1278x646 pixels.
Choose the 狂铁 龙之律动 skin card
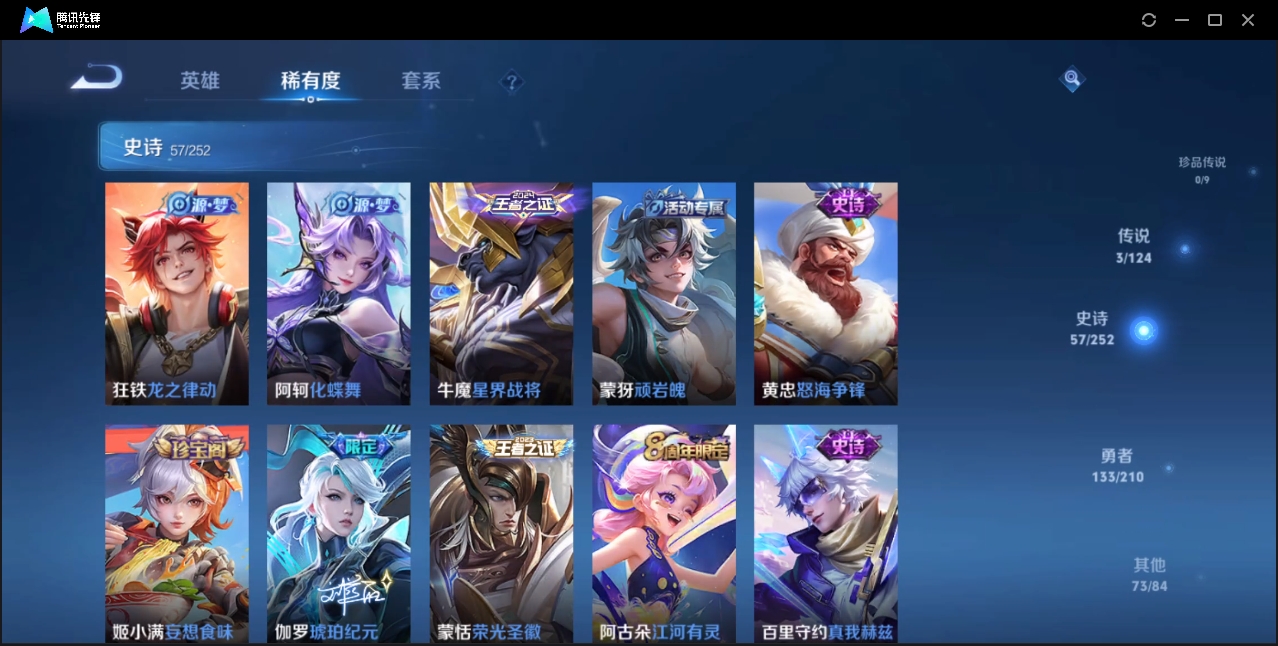[177, 293]
